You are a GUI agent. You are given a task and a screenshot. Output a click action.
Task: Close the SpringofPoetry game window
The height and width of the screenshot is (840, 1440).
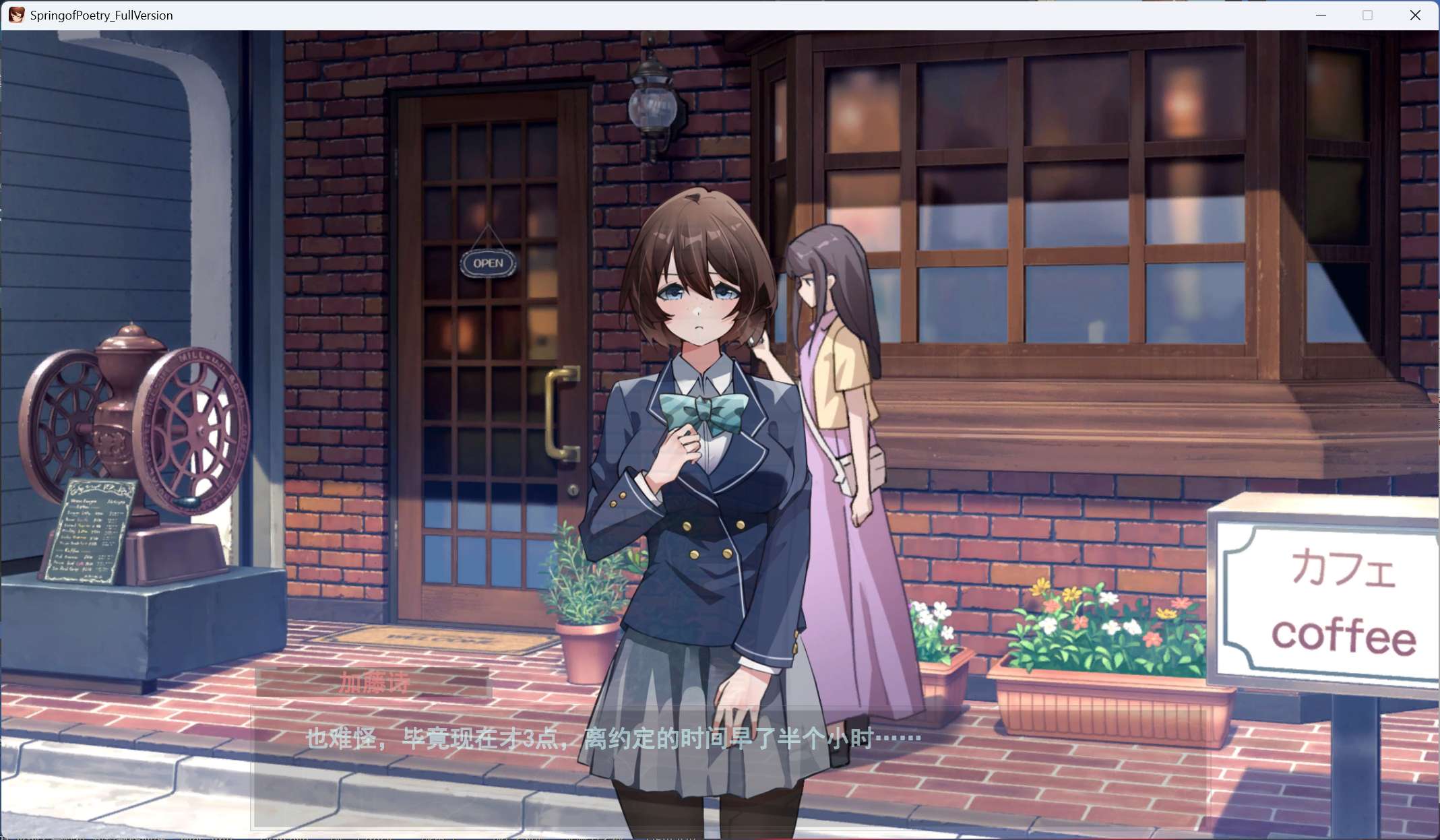tap(1414, 15)
